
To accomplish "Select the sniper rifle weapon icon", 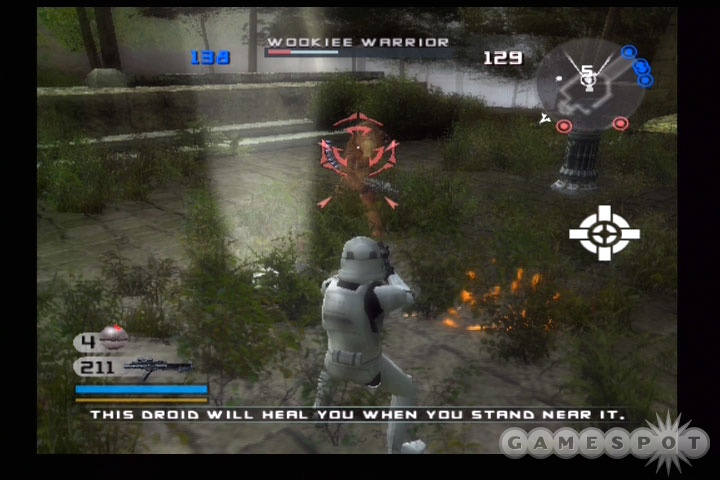I will [158, 366].
